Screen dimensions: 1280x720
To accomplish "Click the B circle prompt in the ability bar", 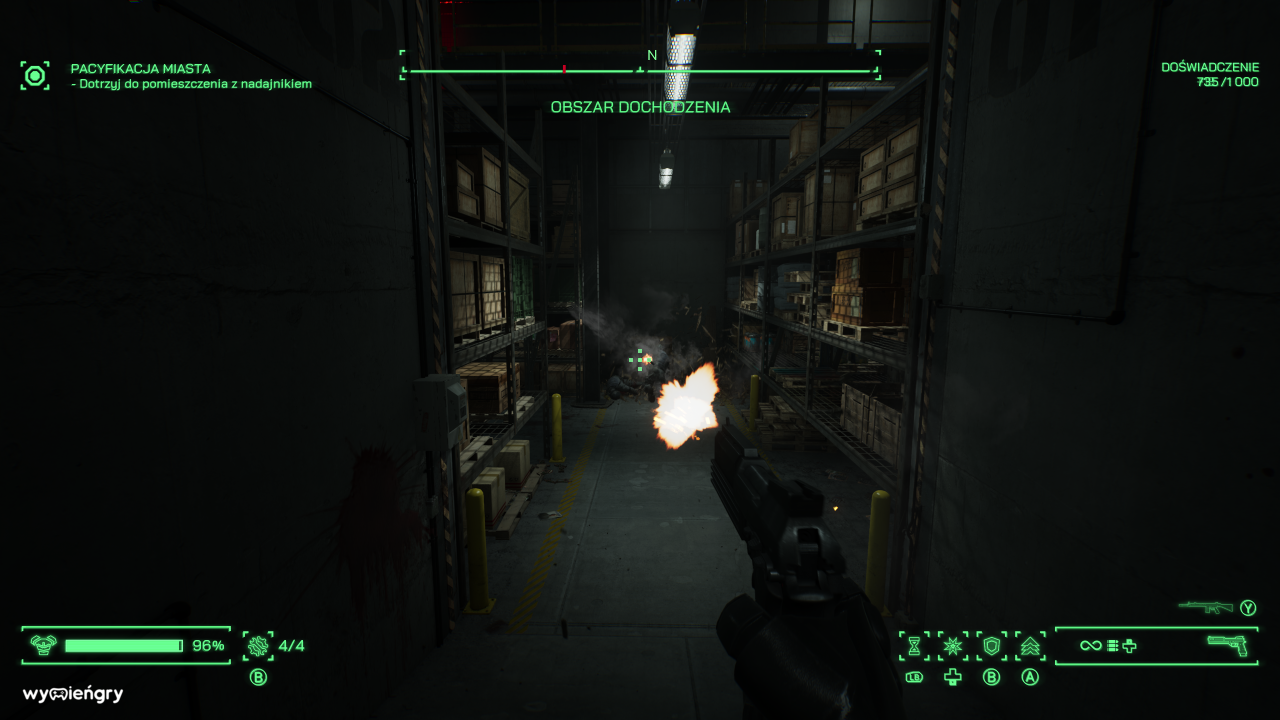I will 990,678.
